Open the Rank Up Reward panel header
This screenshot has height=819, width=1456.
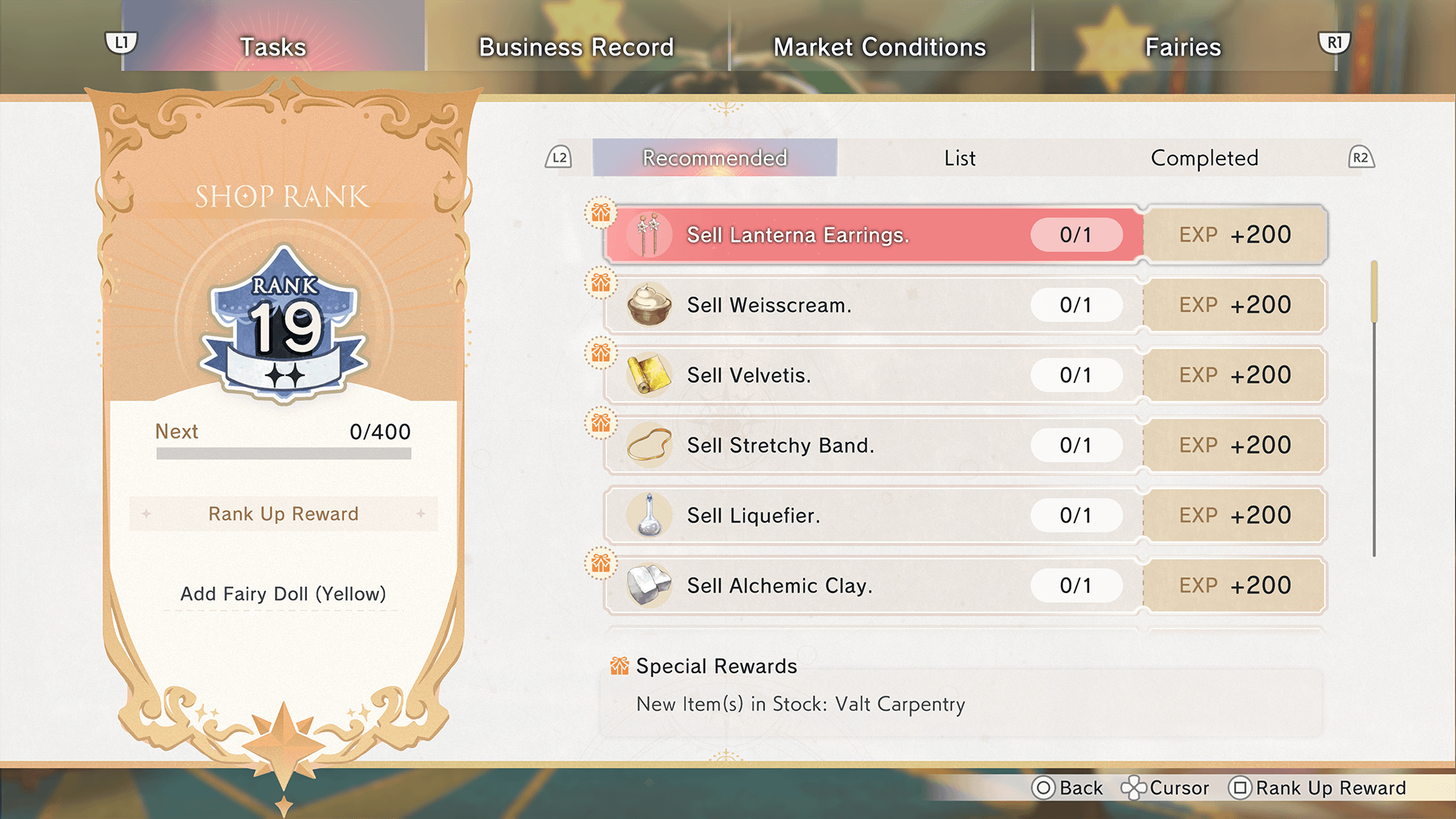pos(284,514)
